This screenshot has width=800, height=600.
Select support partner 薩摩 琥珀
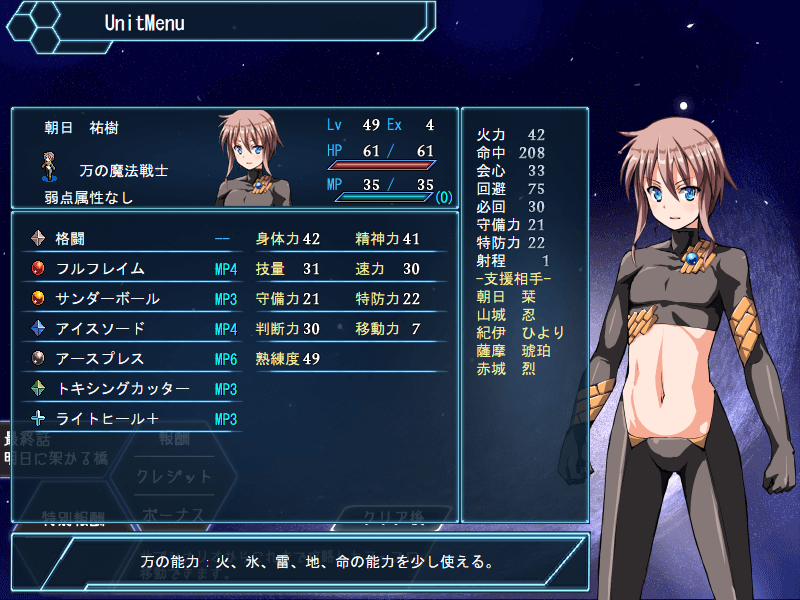[514, 351]
